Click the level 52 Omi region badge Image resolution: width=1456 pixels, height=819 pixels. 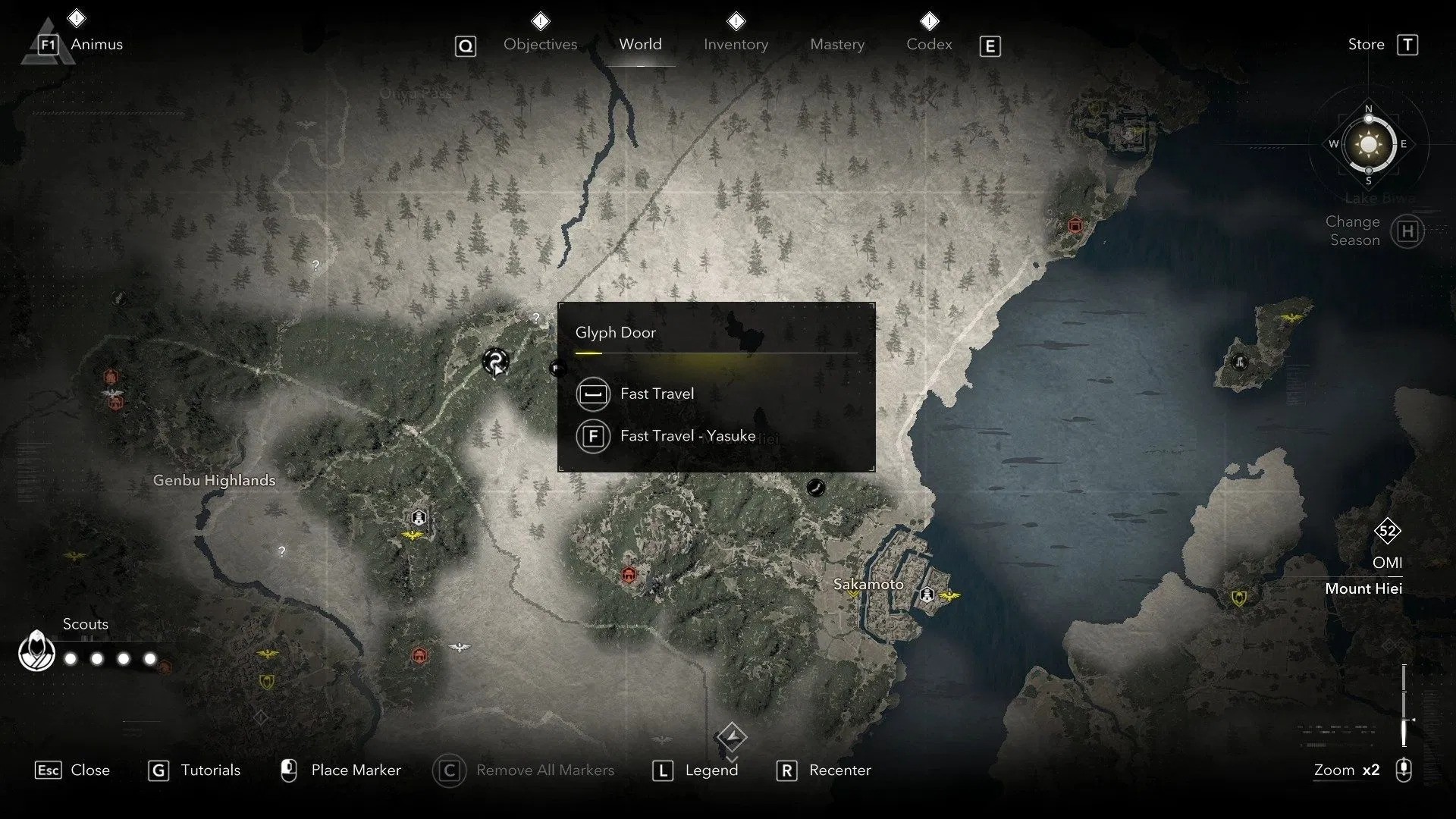[x=1388, y=531]
